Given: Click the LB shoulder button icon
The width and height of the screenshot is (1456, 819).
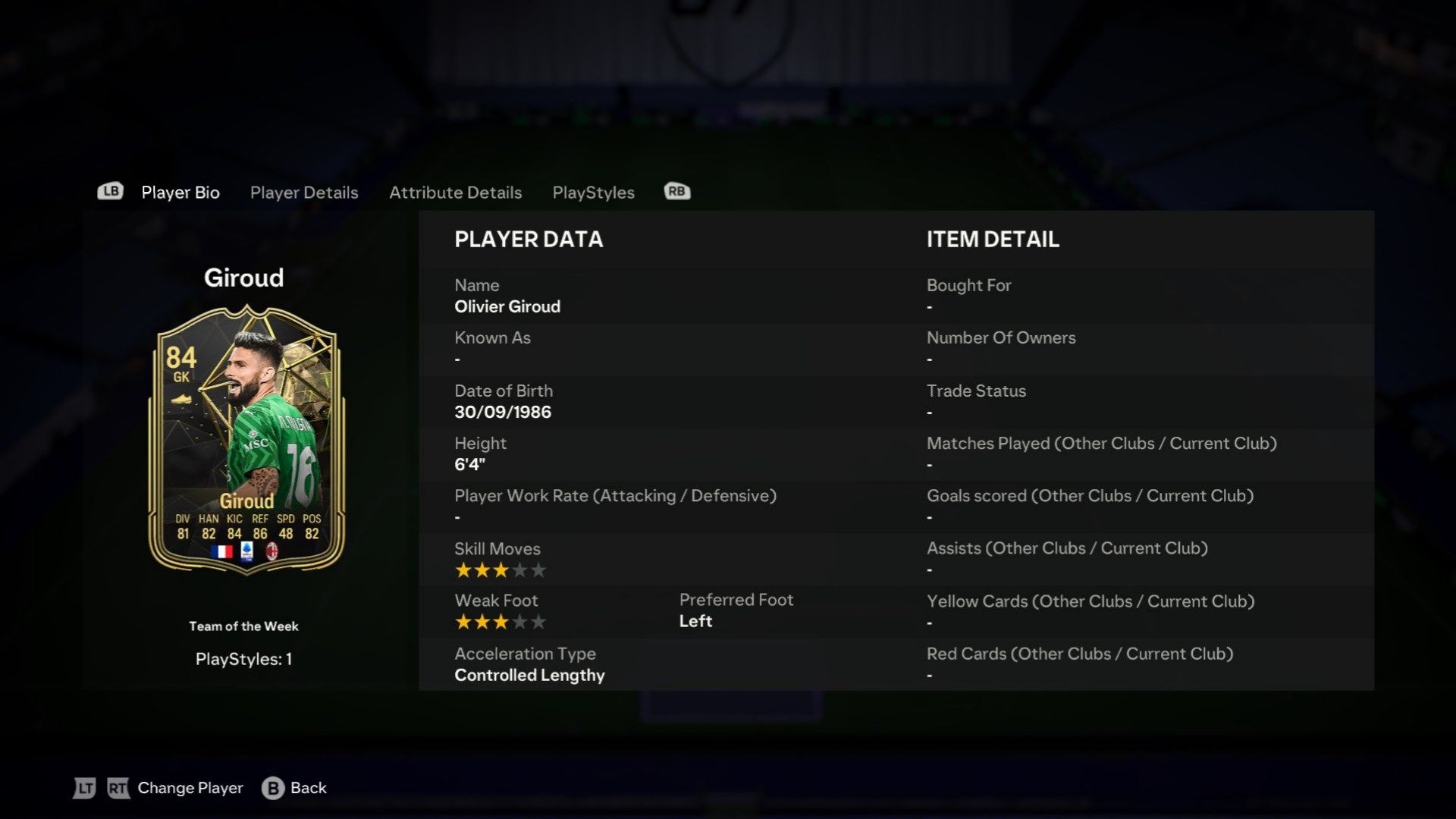Looking at the screenshot, I should click(x=110, y=192).
